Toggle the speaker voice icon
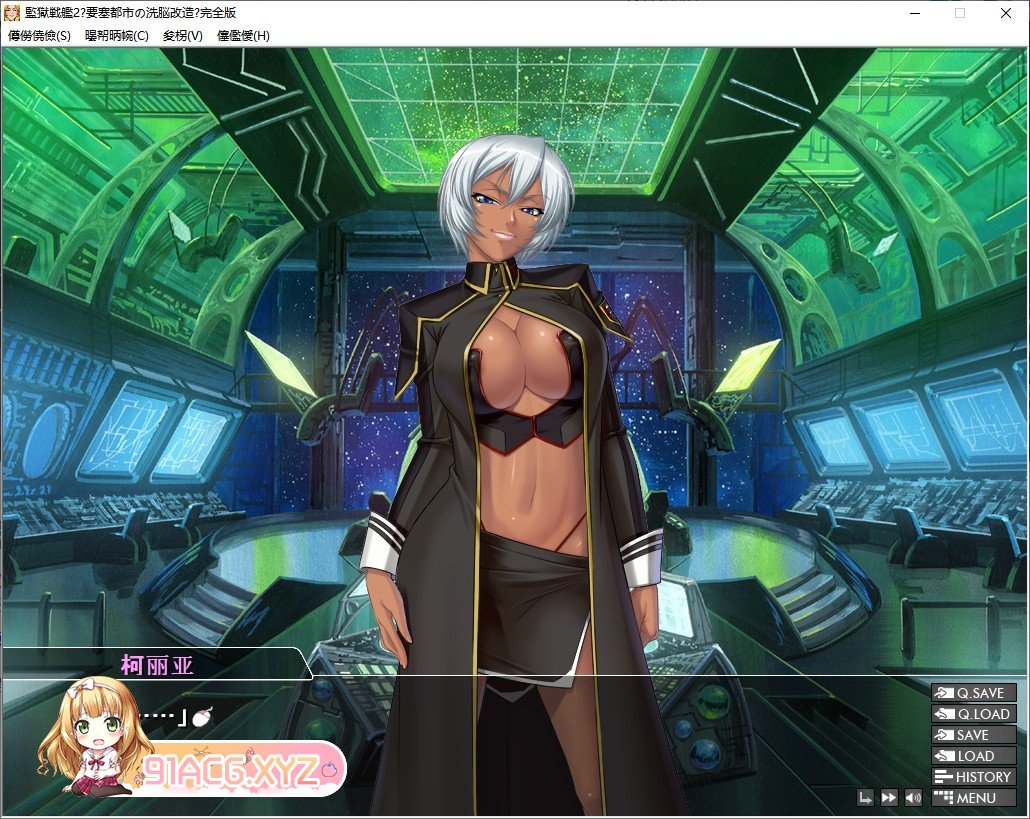 (x=912, y=798)
